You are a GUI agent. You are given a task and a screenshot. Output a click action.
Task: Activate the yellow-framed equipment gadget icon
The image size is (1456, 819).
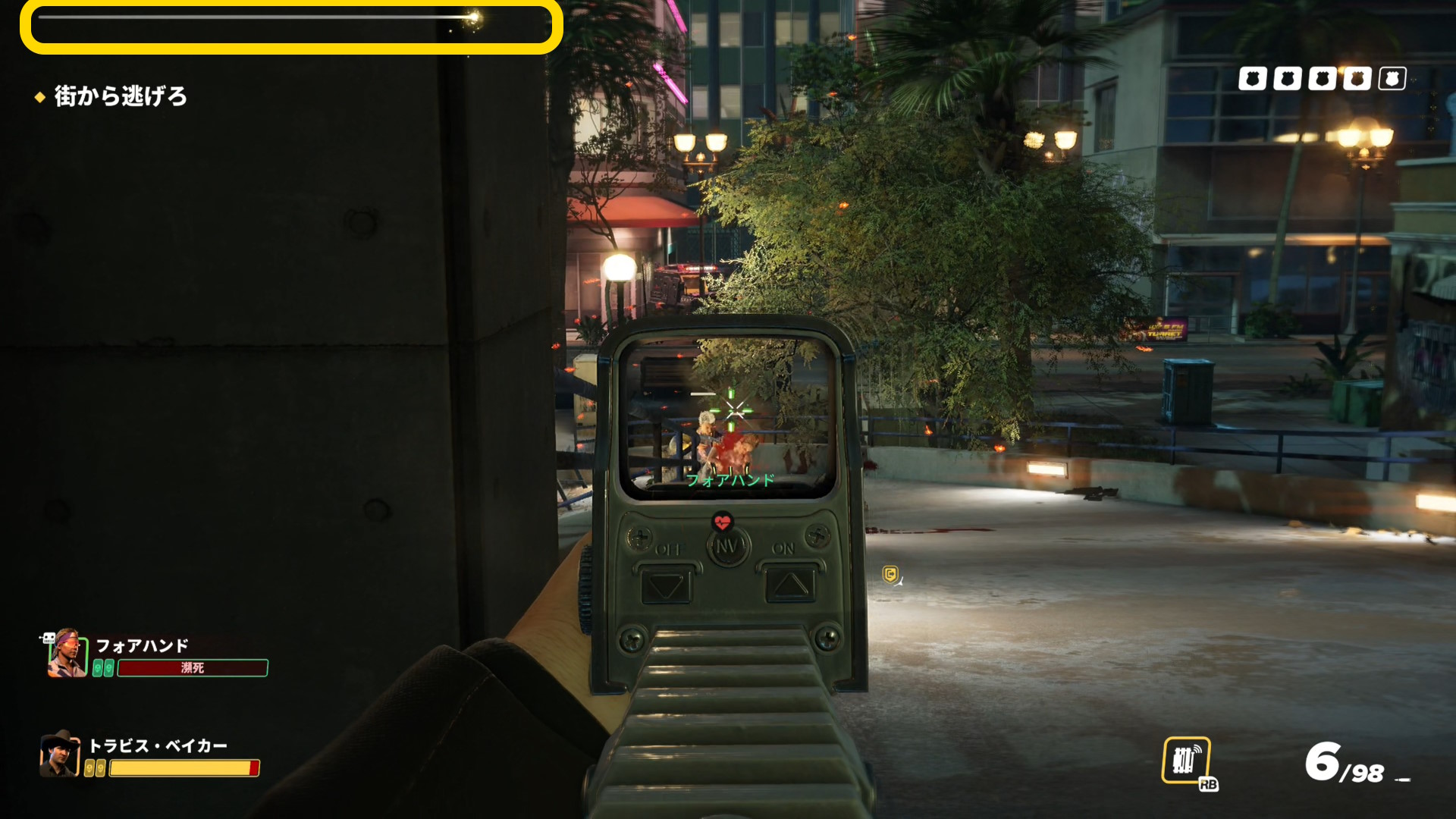[1186, 760]
